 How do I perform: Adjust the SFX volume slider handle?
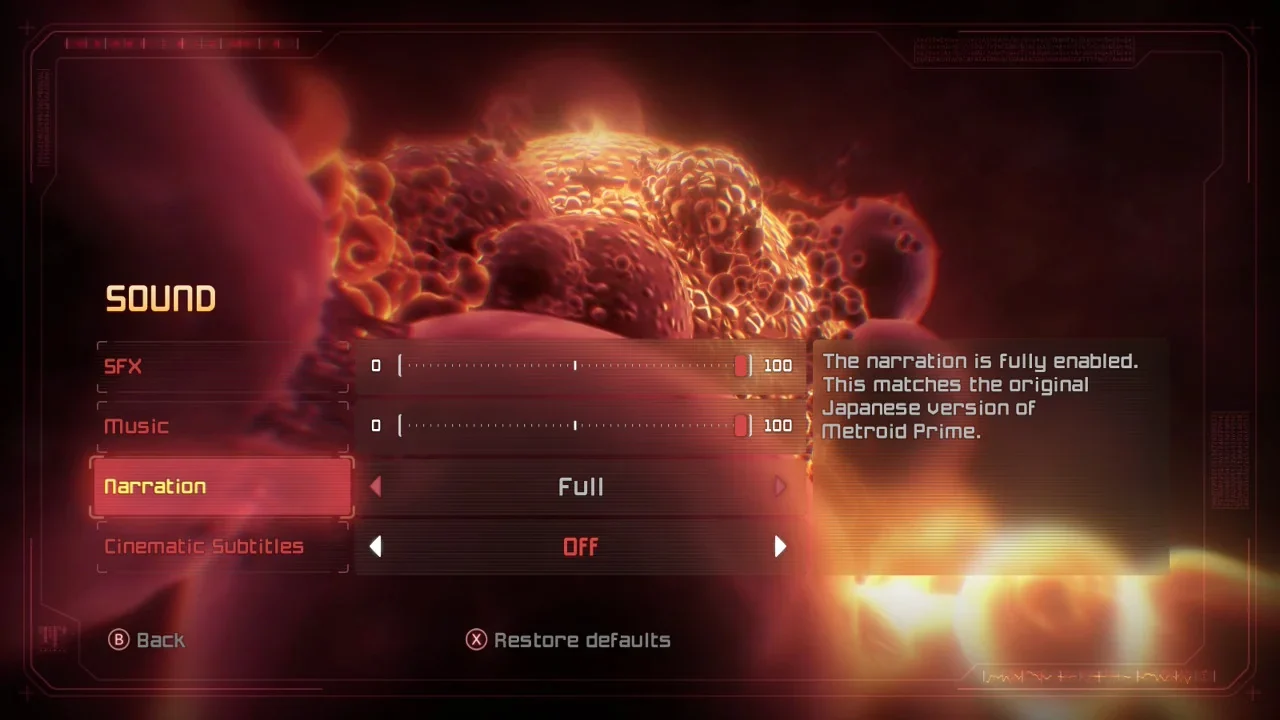[741, 366]
